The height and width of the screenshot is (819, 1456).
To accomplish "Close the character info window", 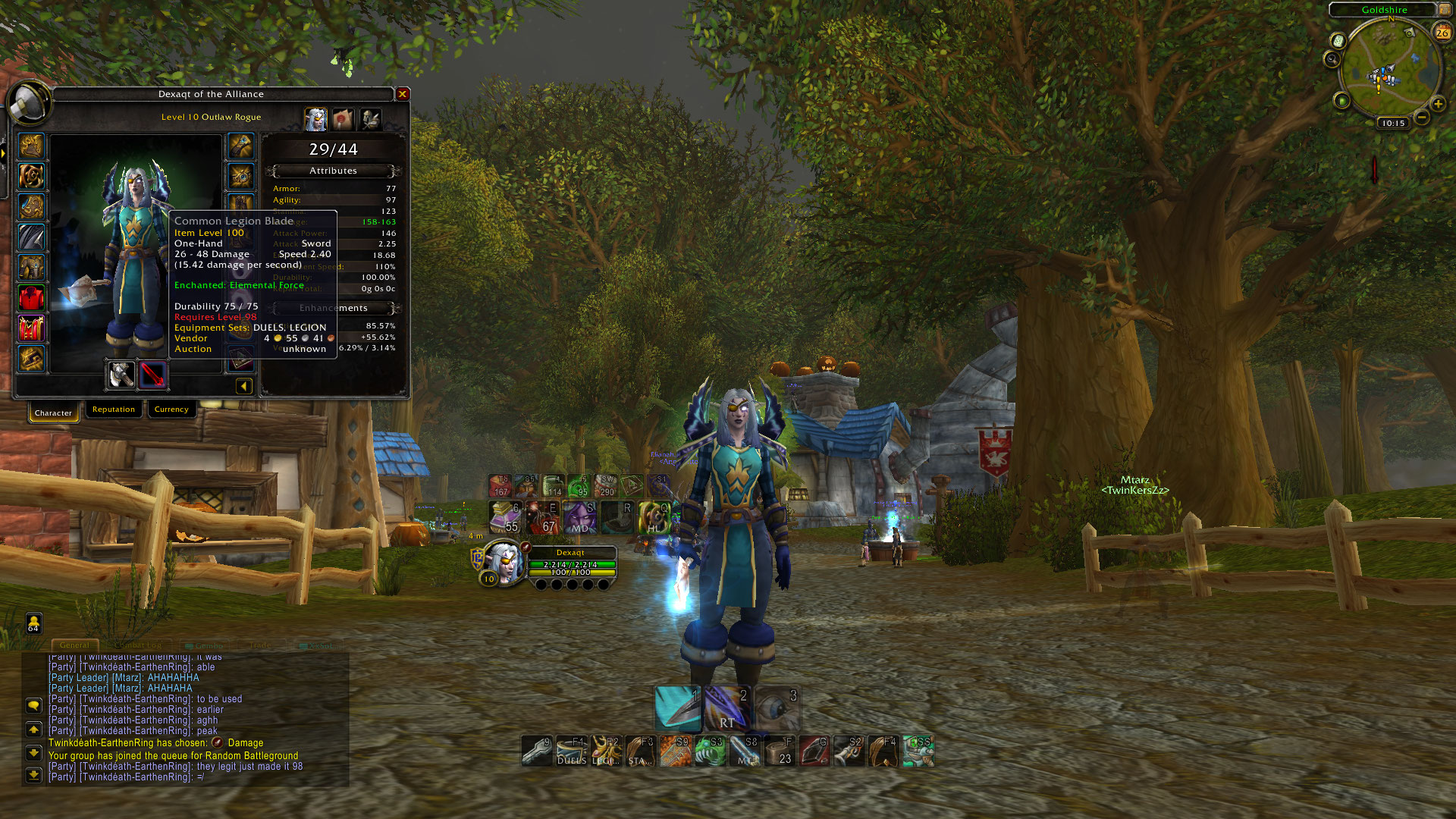I will [403, 94].
